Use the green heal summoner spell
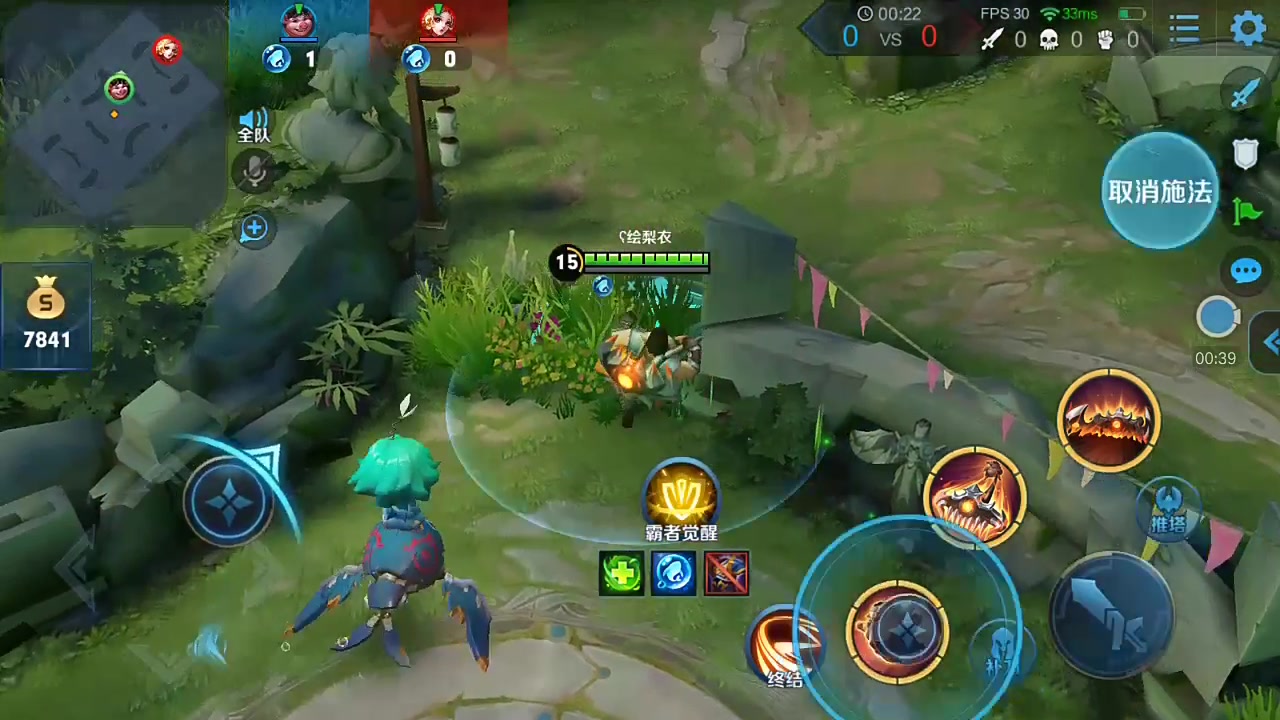Screen dimensions: 1280x720 tap(621, 574)
